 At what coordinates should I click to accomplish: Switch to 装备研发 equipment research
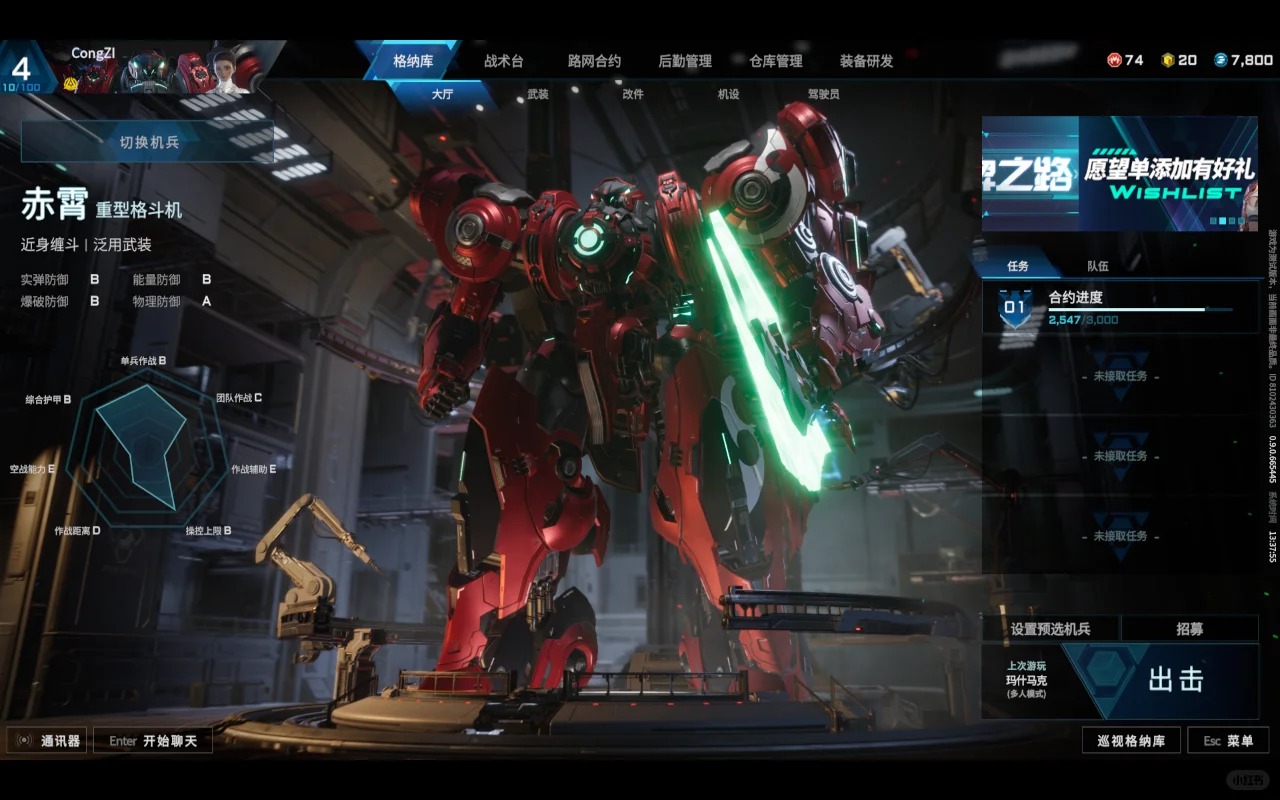[x=866, y=61]
